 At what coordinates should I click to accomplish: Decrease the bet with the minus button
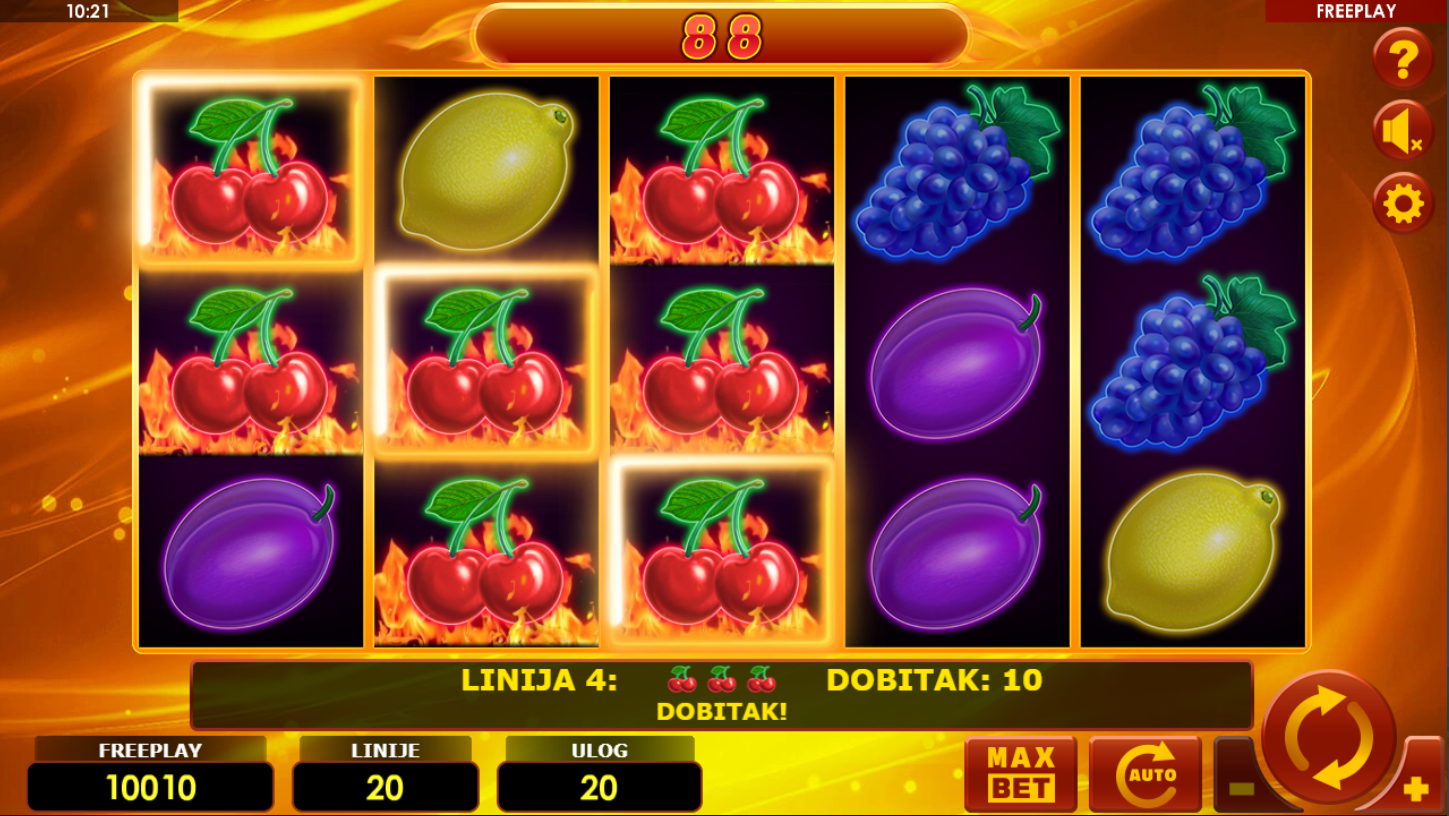1240,788
